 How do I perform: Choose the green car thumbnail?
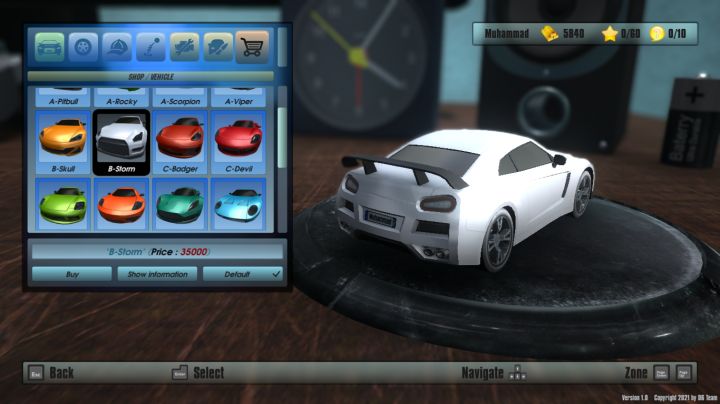coord(62,205)
